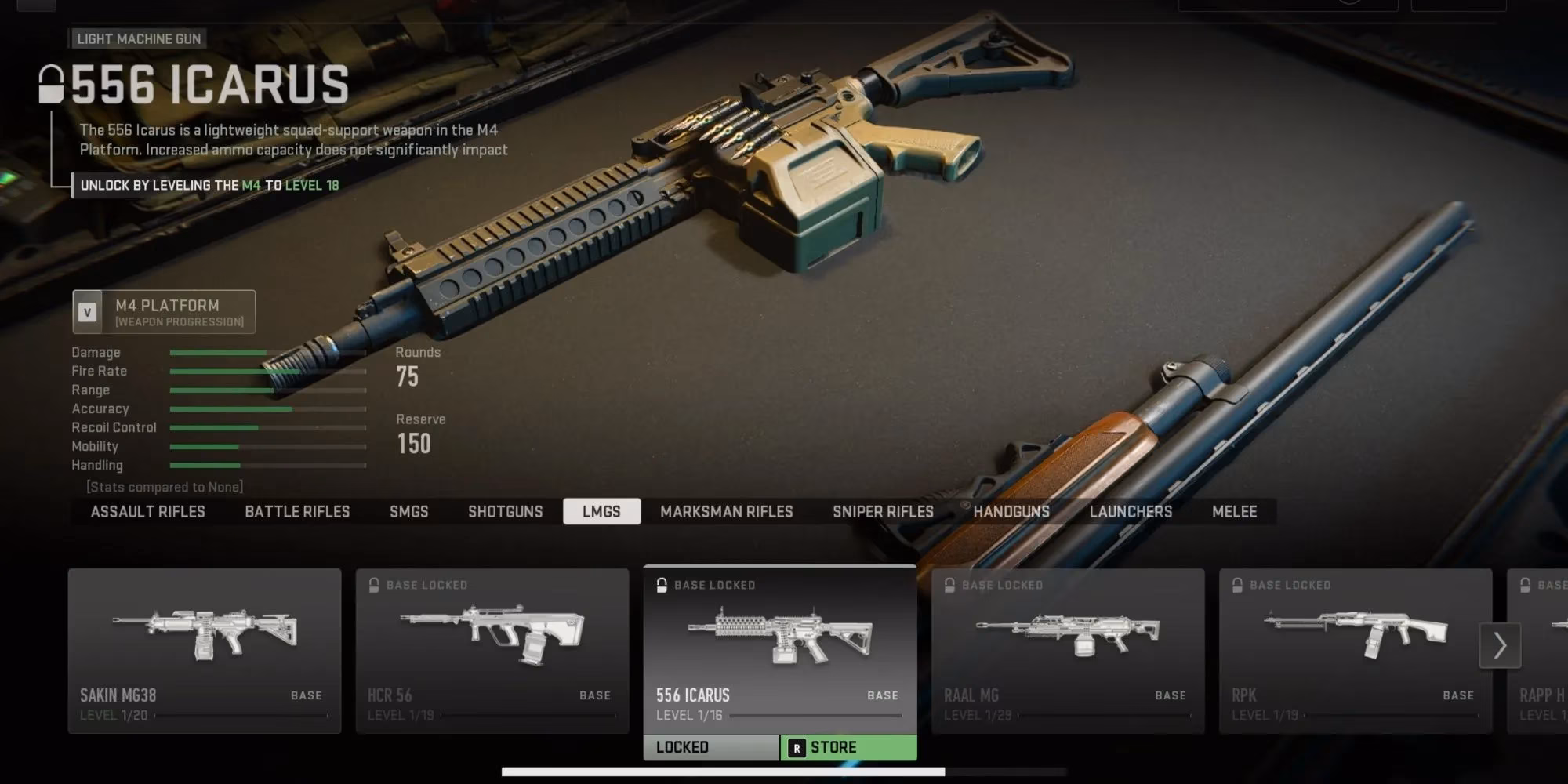
Task: Pick the RAAL MG weapon card
Action: coord(1068,651)
